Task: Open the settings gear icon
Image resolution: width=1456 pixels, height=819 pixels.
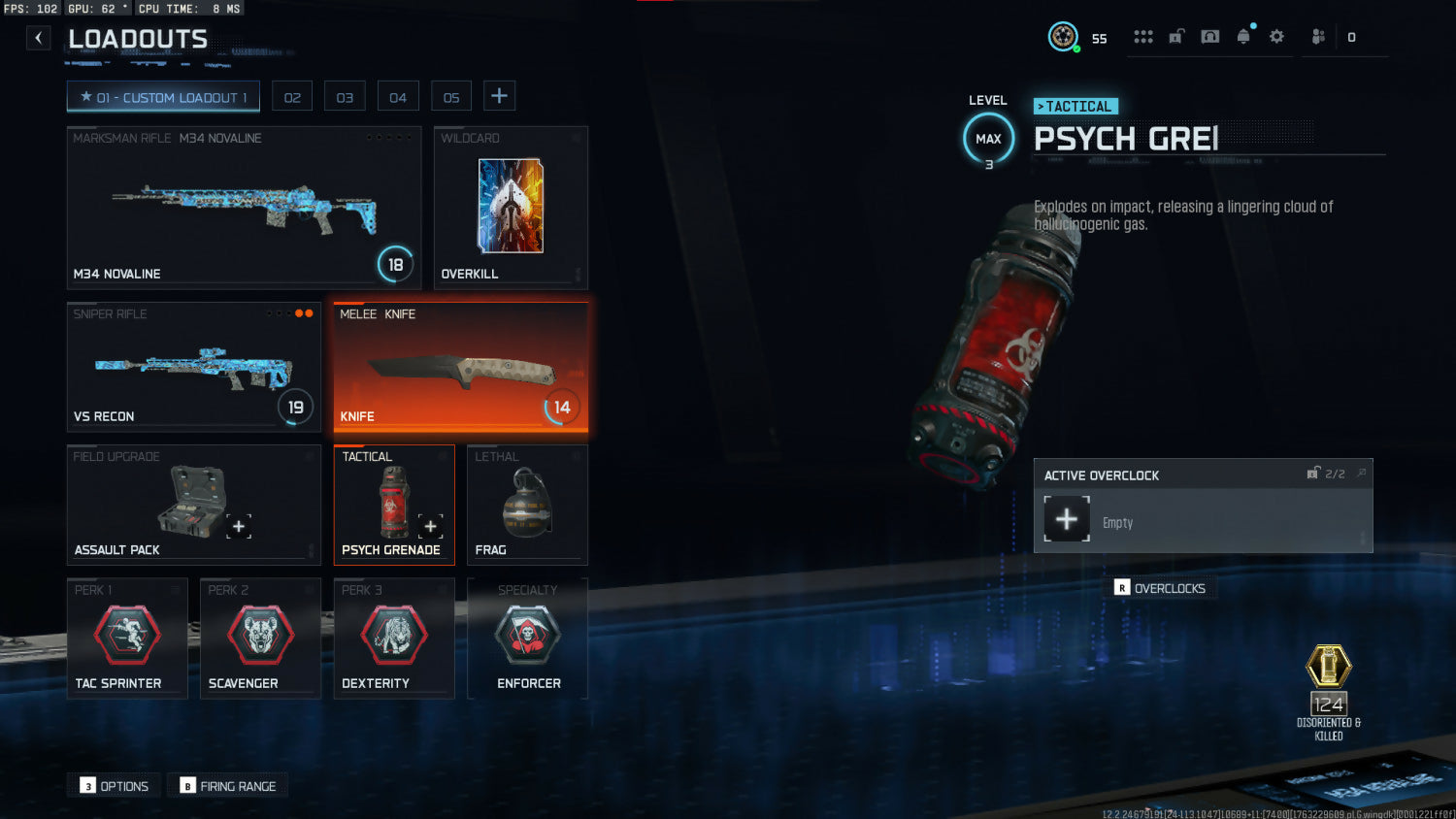Action: [1276, 37]
